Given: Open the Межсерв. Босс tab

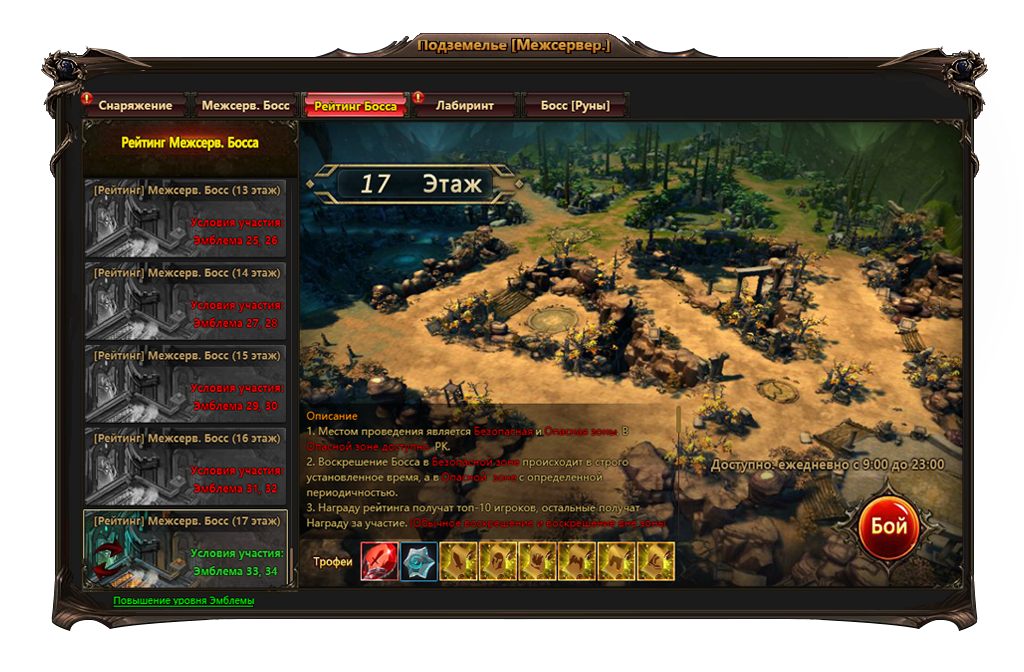Looking at the screenshot, I should point(245,105).
